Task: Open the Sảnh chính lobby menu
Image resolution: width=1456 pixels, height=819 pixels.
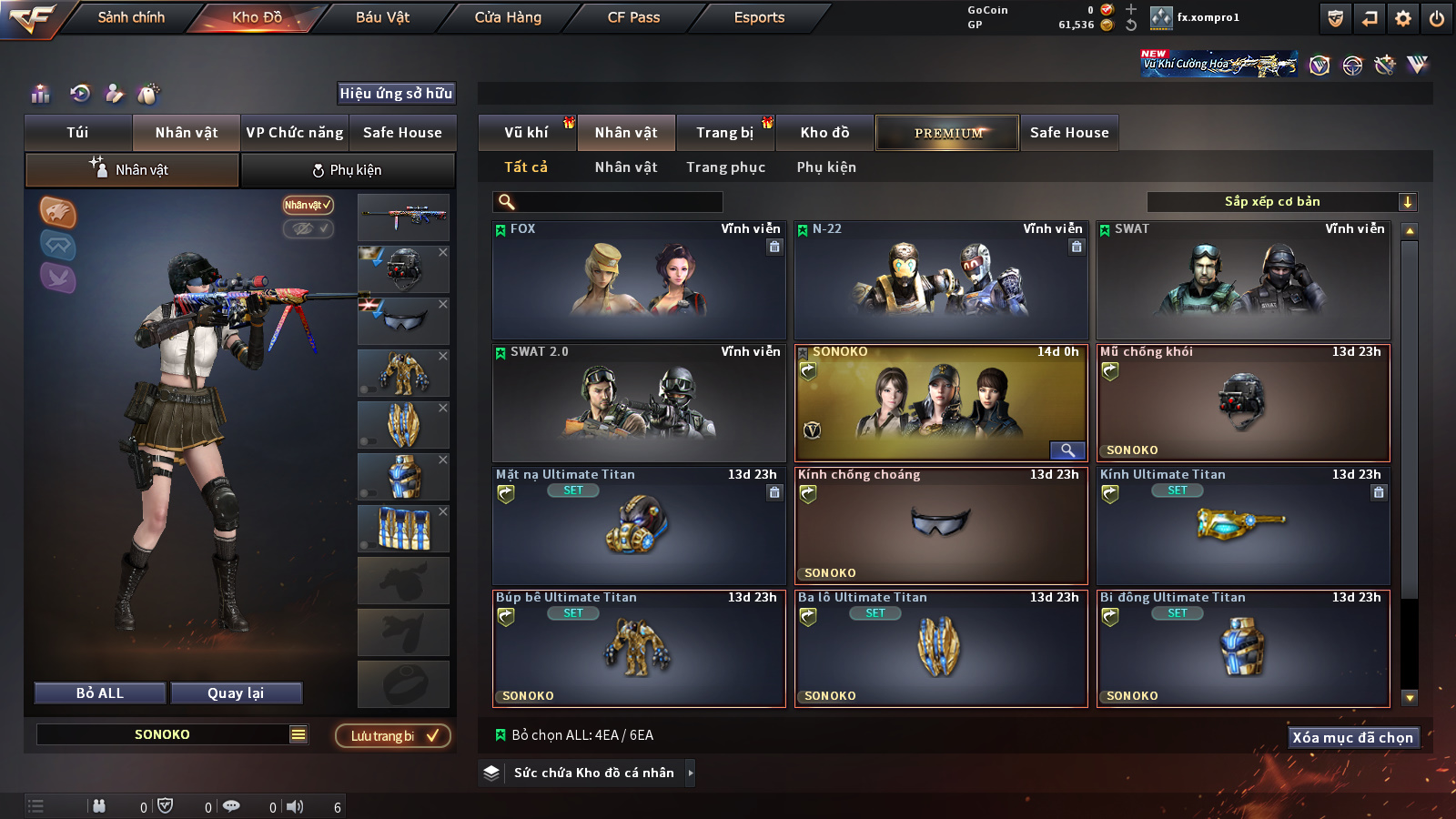Action: click(x=131, y=17)
